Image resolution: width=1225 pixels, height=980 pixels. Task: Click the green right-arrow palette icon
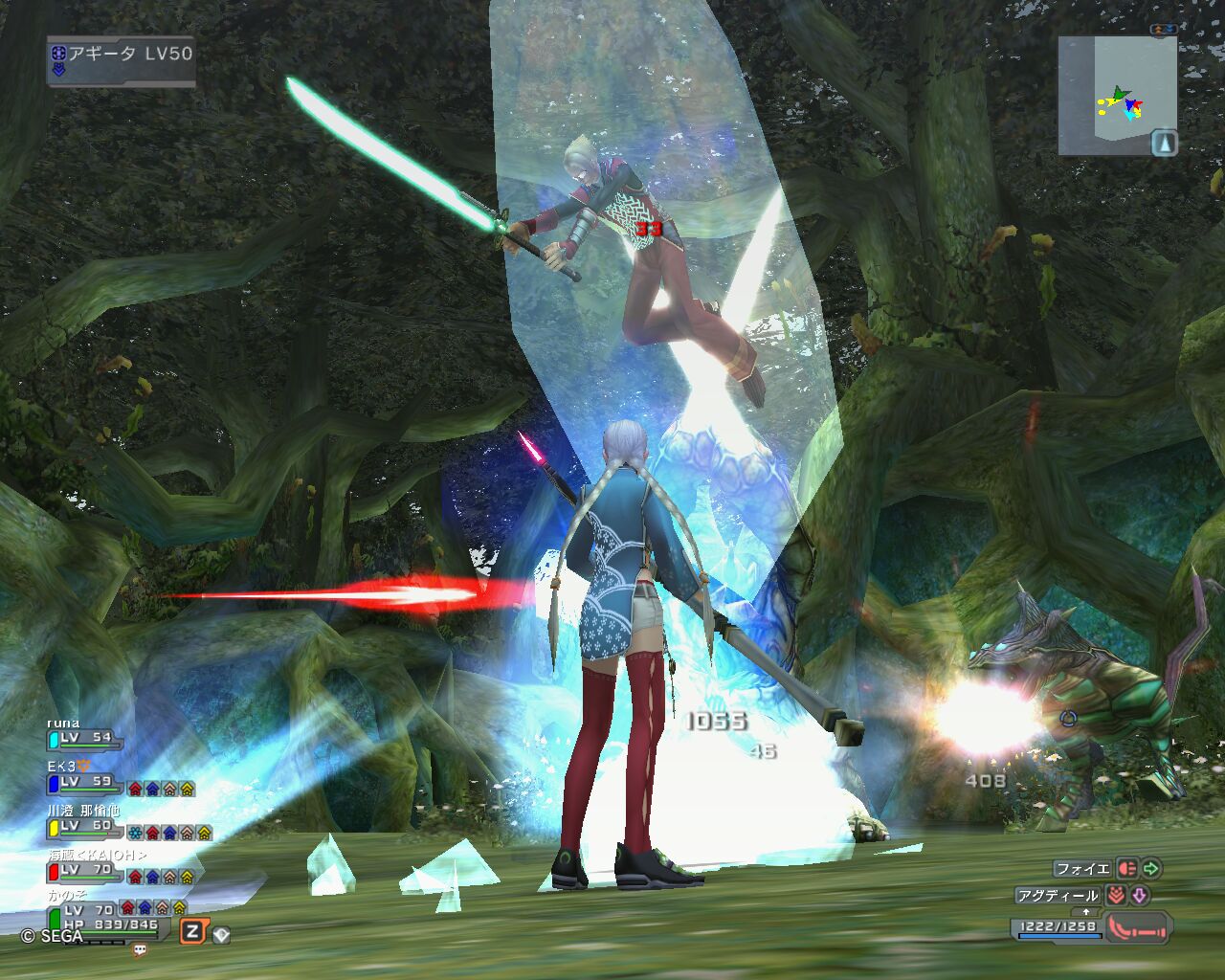[1151, 869]
